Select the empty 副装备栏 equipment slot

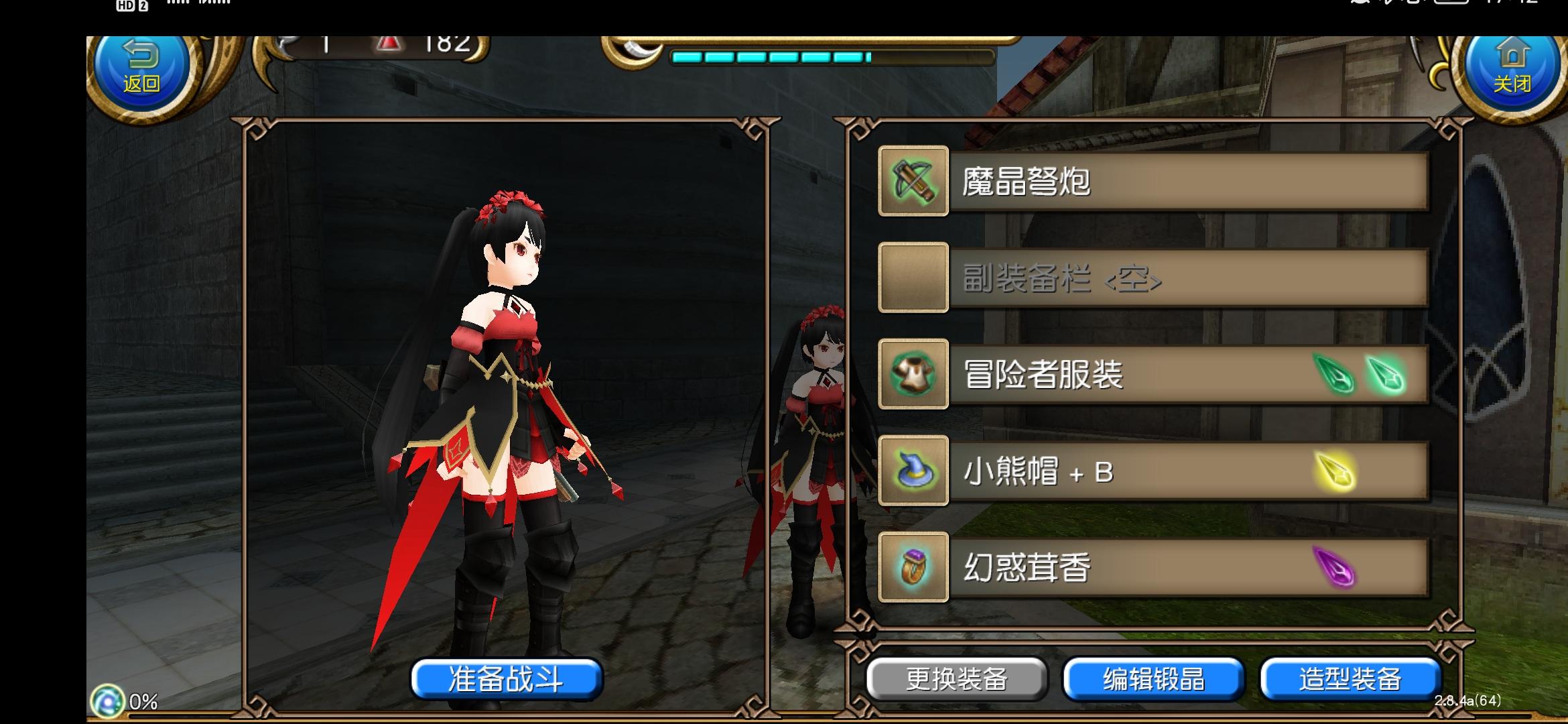tap(913, 278)
